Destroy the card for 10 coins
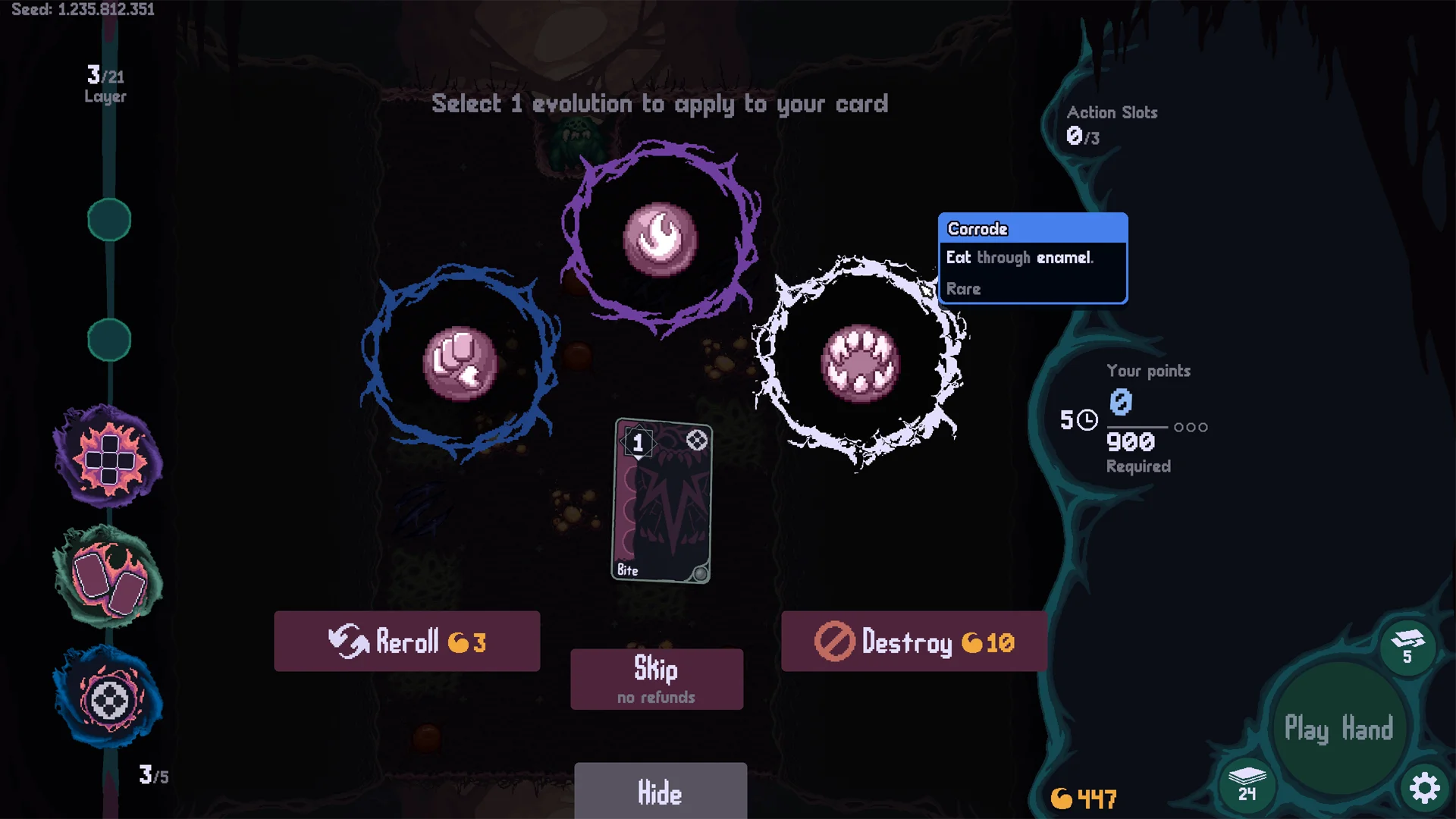 914,642
